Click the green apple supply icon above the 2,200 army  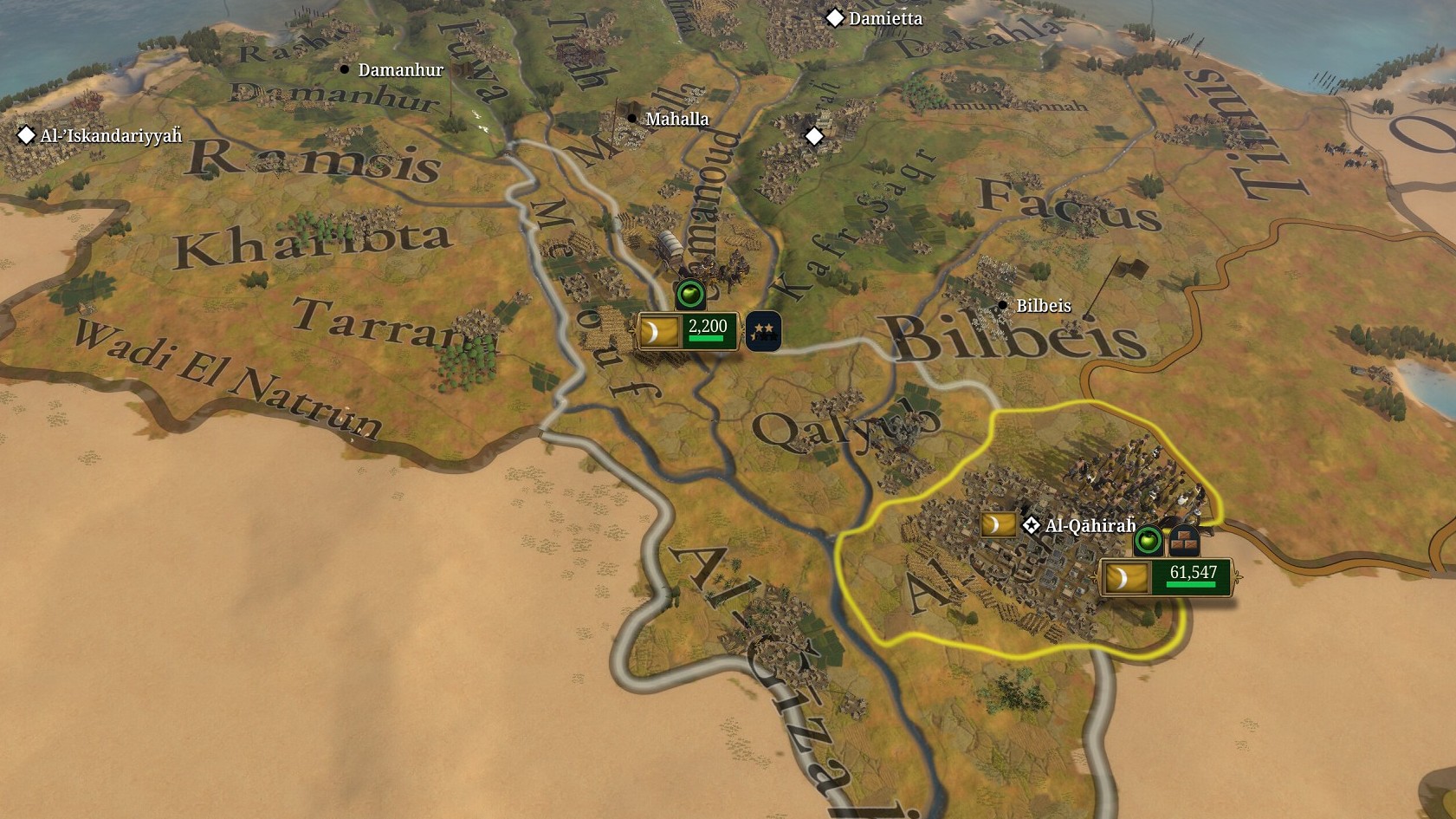tap(690, 295)
